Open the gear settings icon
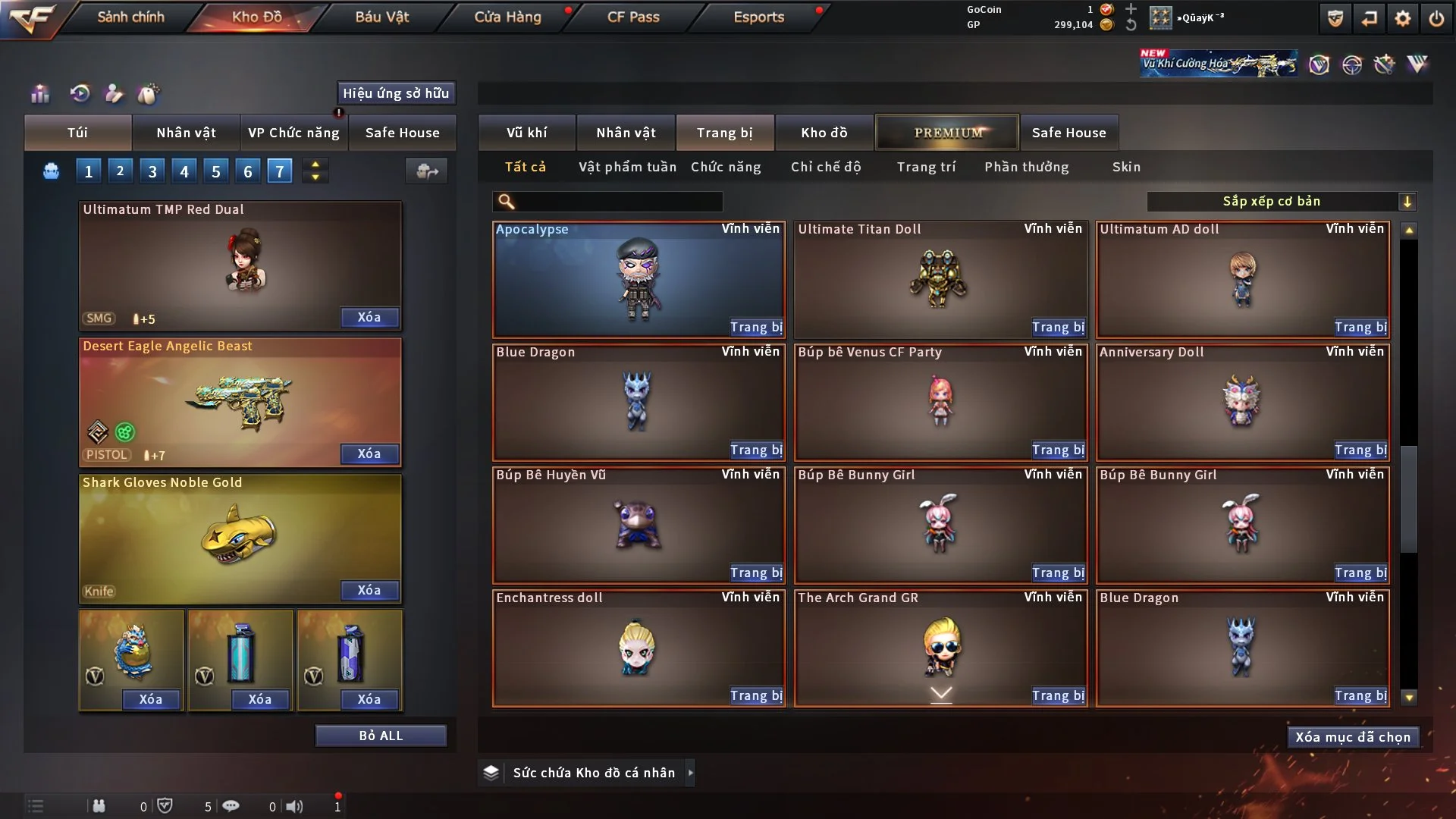This screenshot has height=819, width=1456. tap(1403, 18)
